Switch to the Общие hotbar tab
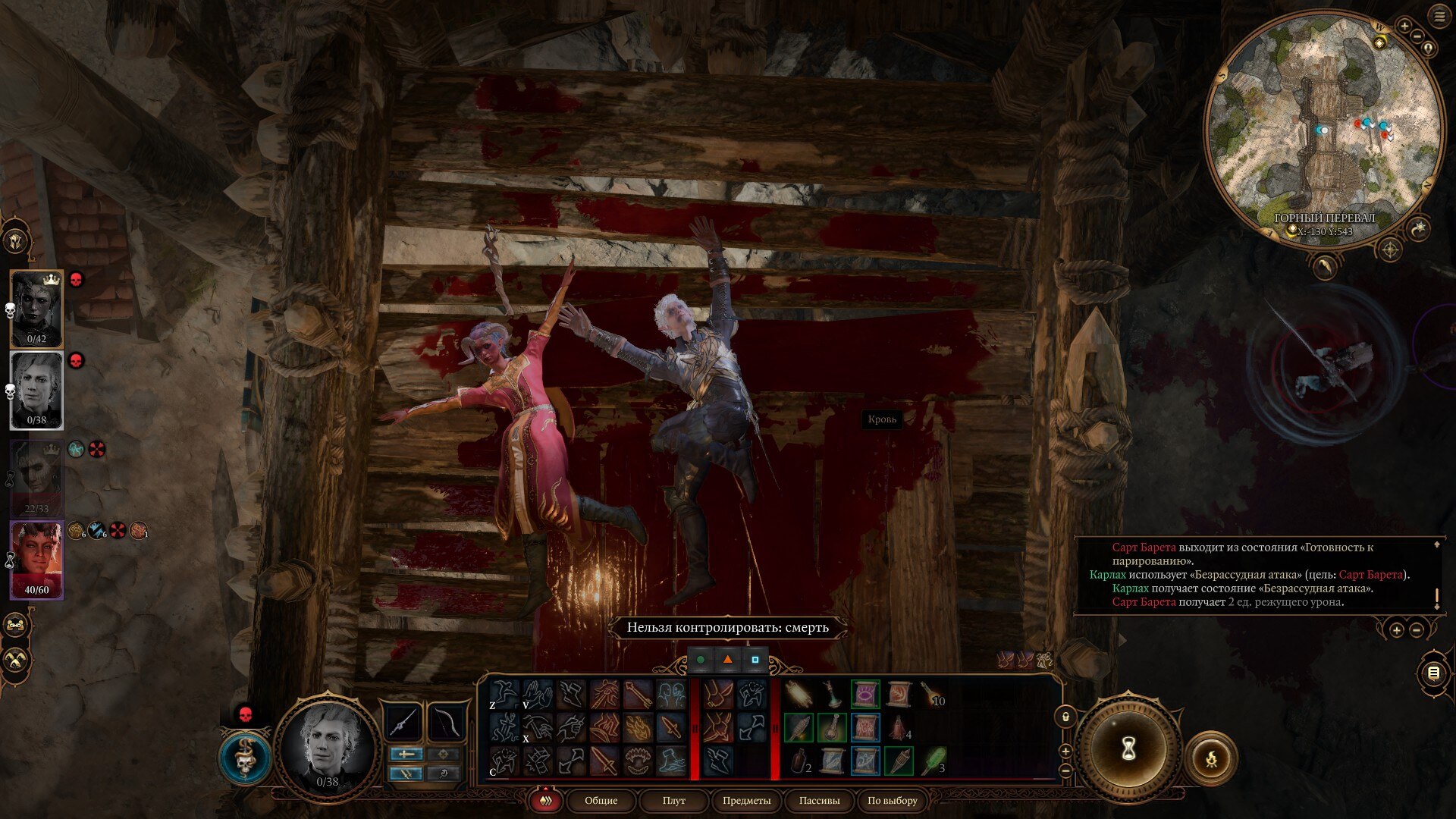The width and height of the screenshot is (1456, 819). click(601, 800)
